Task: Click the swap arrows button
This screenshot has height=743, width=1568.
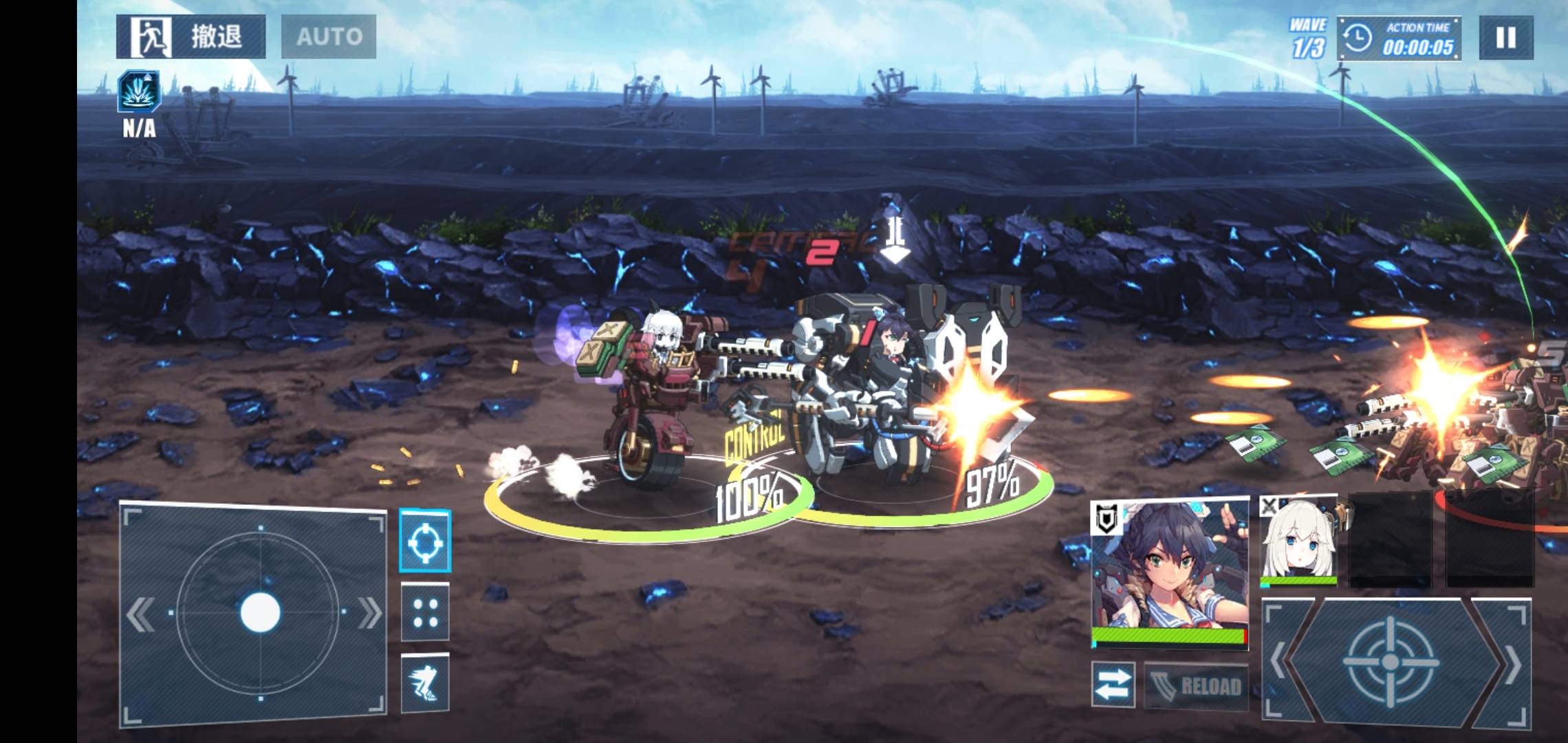Action: [1112, 684]
